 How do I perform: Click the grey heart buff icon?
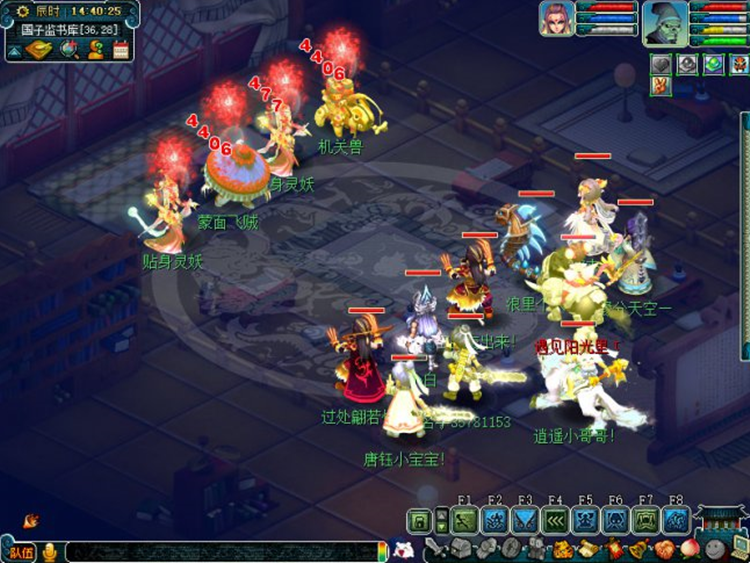tap(660, 65)
